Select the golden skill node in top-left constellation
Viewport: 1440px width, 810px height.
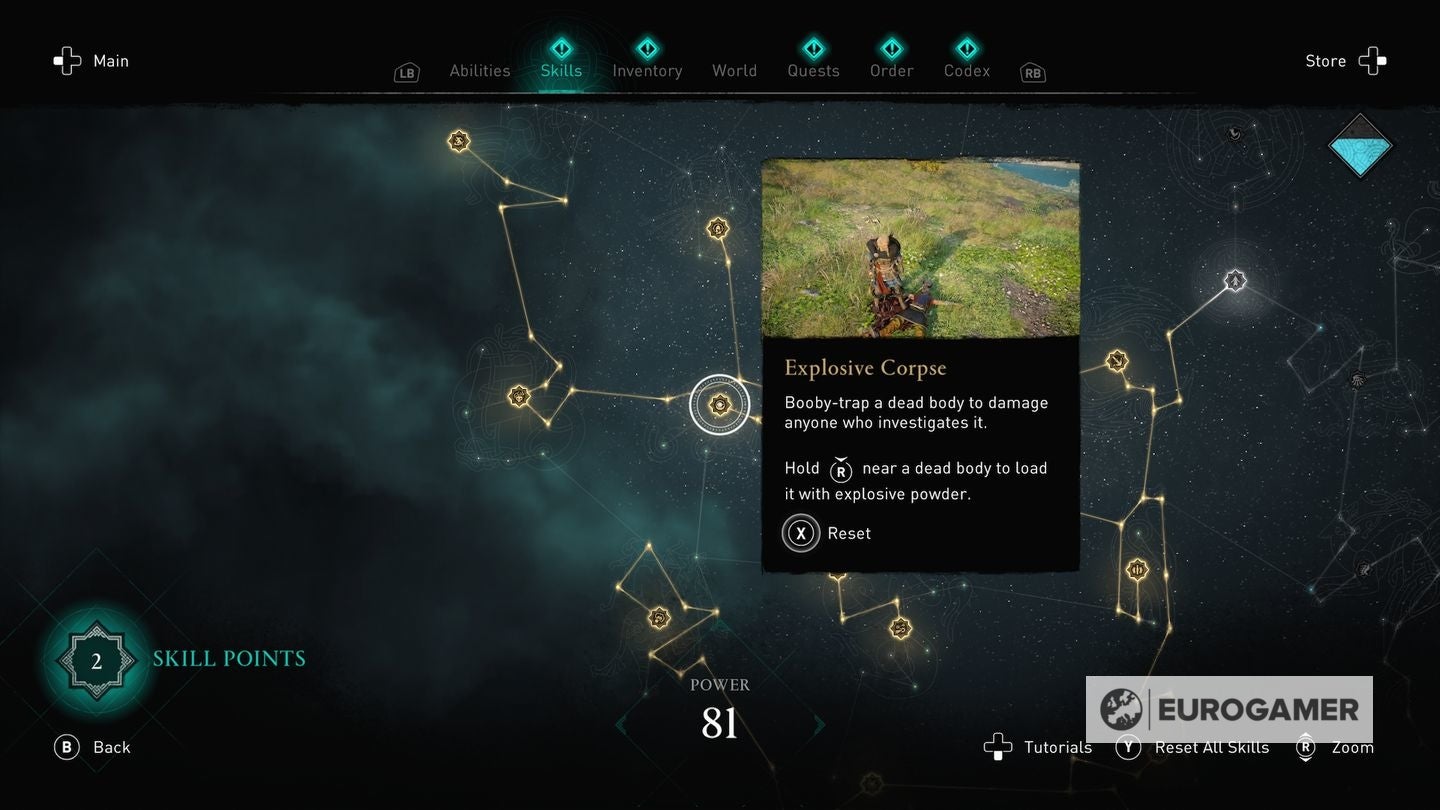(459, 141)
